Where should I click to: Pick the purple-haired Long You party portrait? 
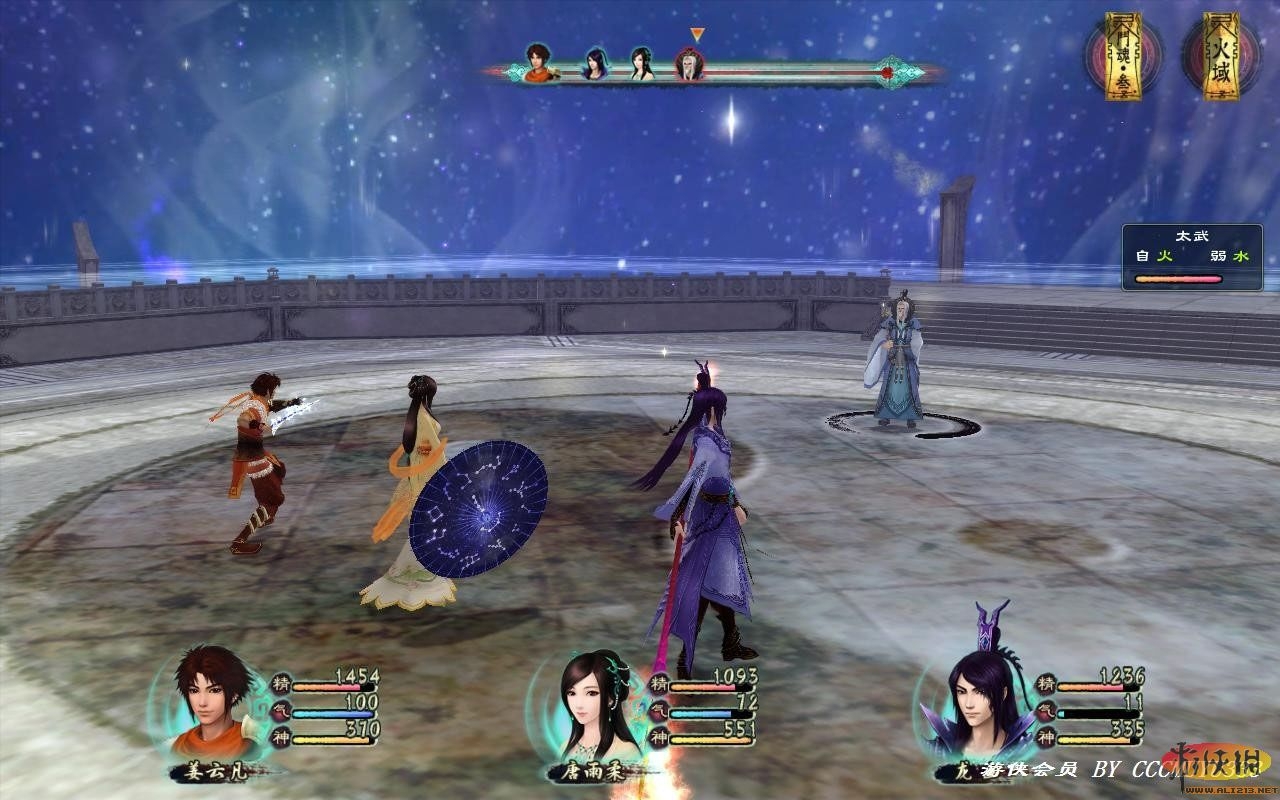coord(977,700)
